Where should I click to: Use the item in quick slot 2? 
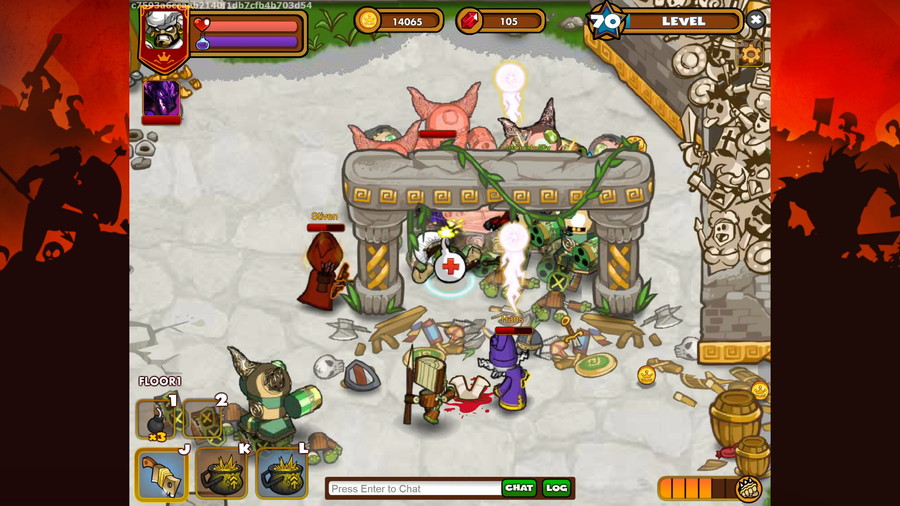click(x=203, y=418)
